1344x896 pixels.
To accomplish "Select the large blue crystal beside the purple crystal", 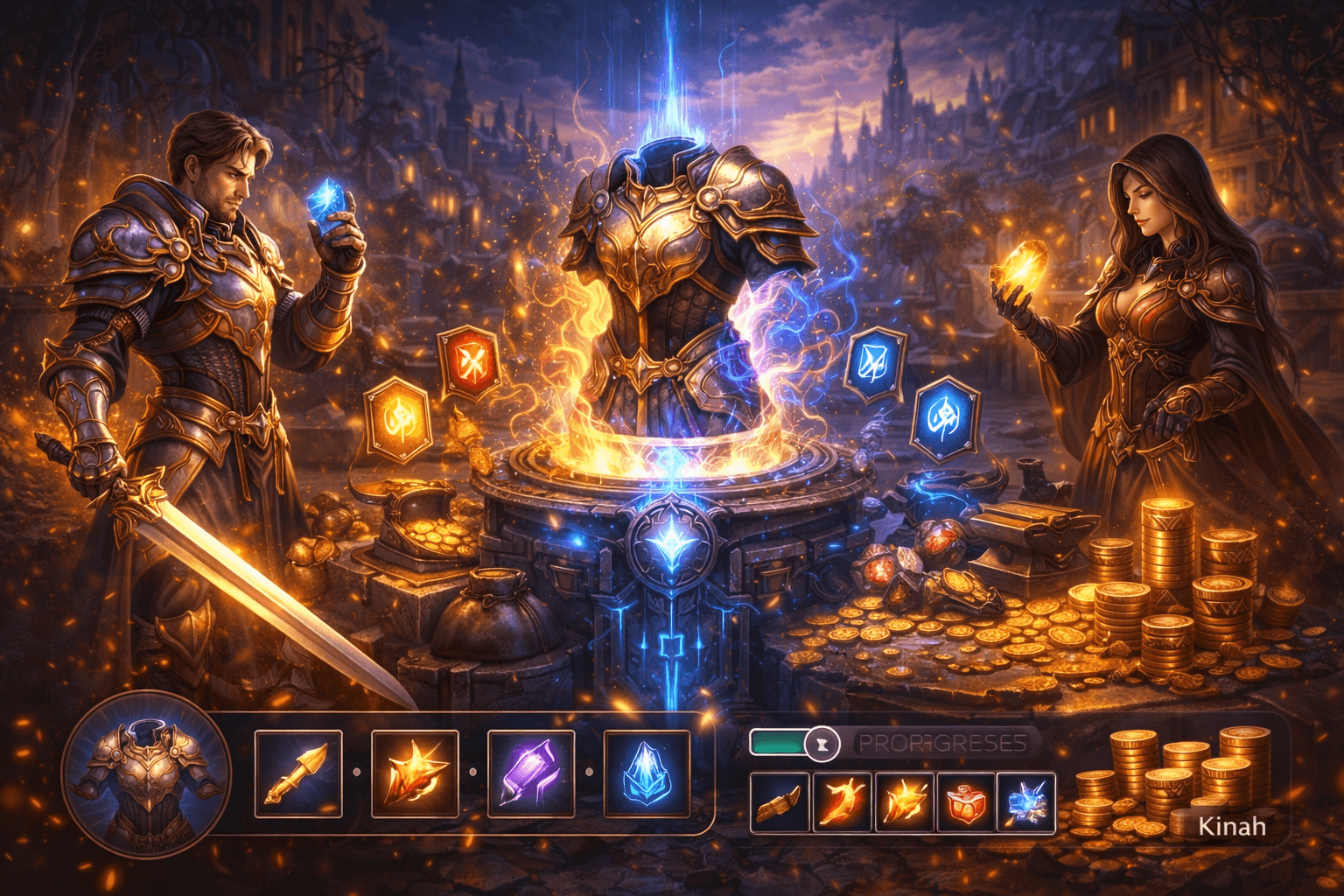I will point(647,773).
